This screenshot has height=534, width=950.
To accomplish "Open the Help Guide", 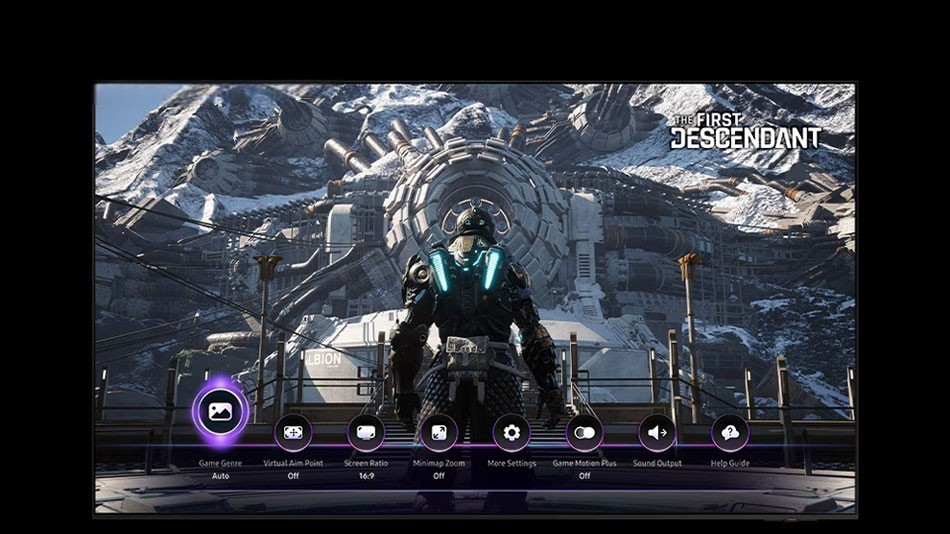I will [730, 433].
